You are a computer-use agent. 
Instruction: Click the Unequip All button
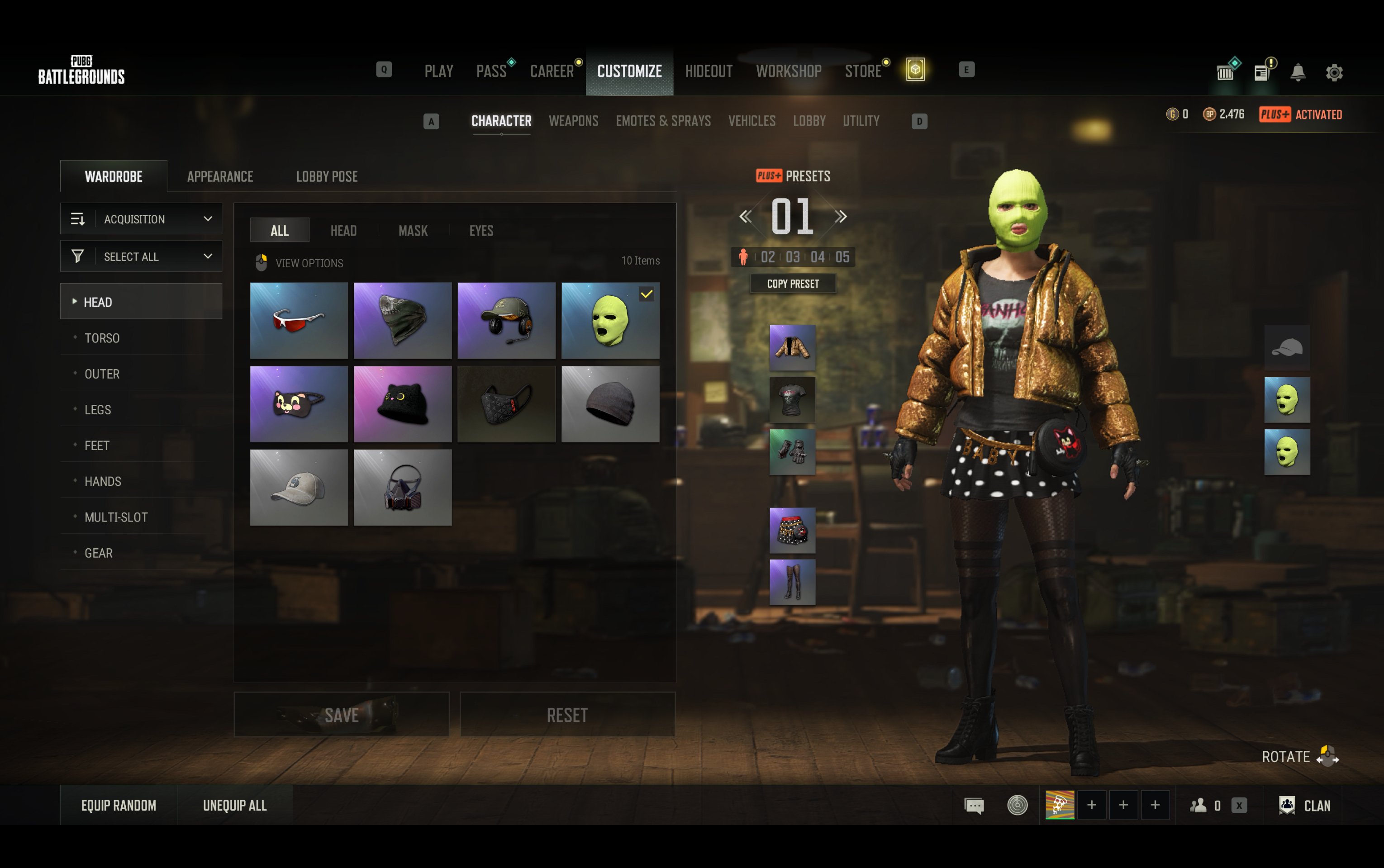[x=235, y=806]
